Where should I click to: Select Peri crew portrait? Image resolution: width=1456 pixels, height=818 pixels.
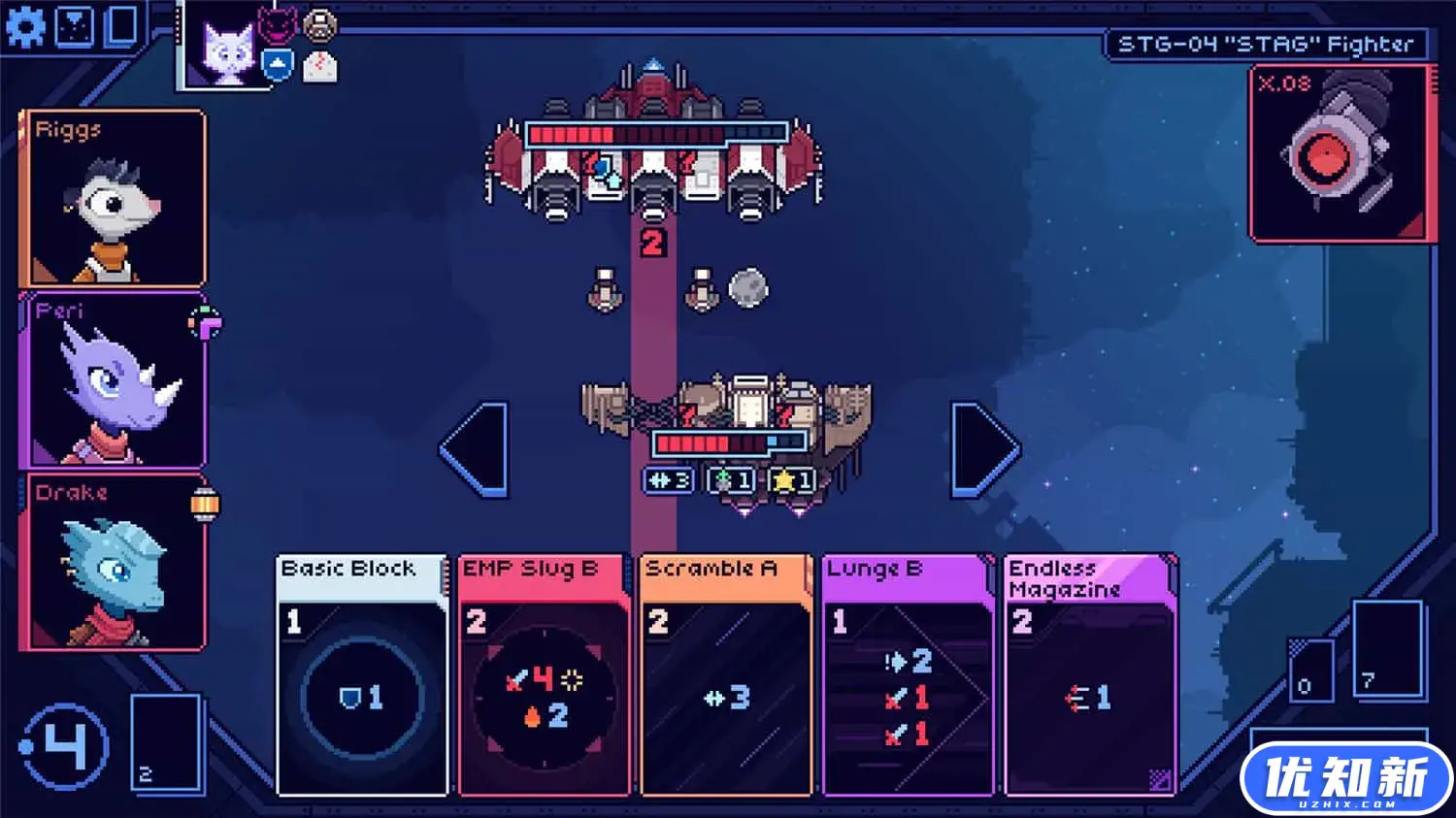pyautogui.click(x=113, y=380)
